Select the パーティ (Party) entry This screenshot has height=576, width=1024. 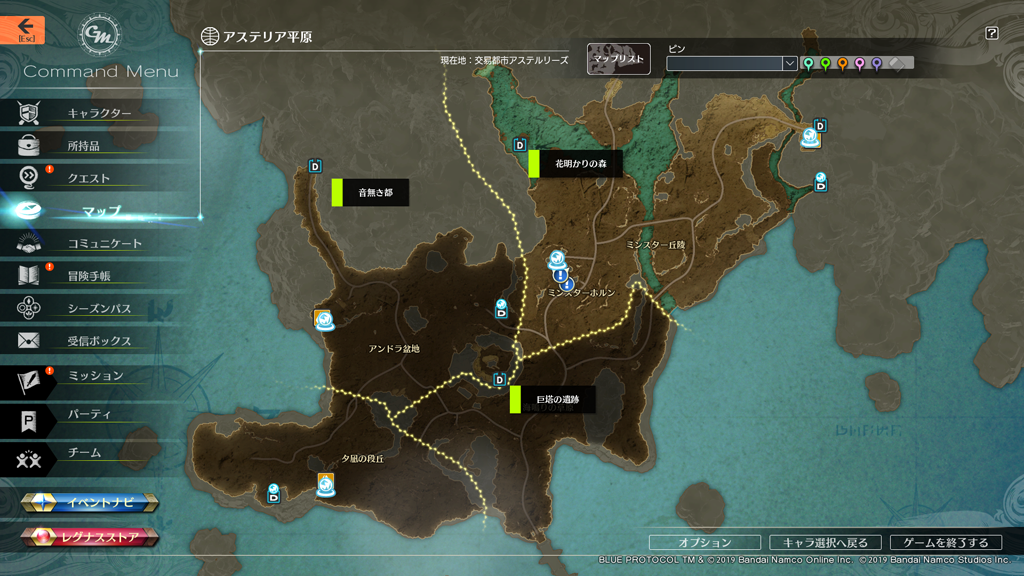click(89, 414)
